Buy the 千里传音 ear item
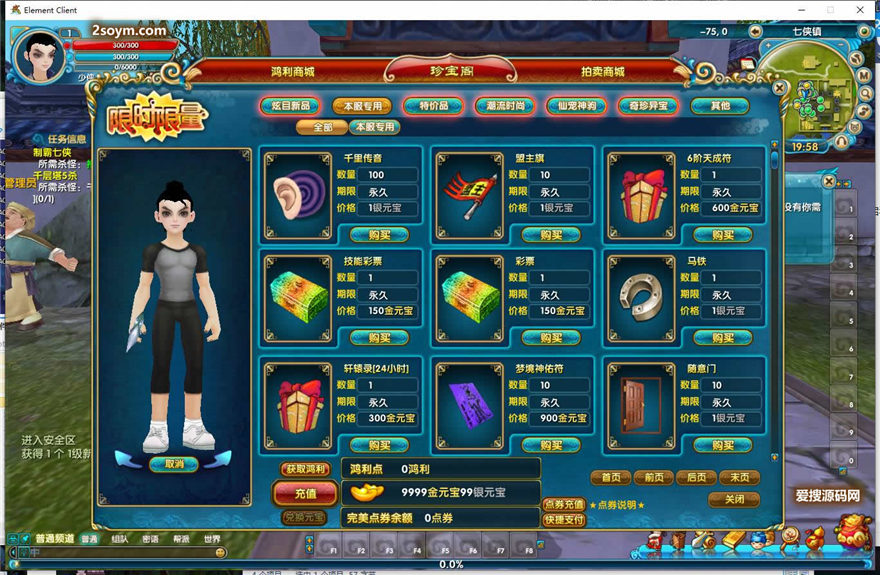Image resolution: width=880 pixels, height=575 pixels. pos(379,235)
